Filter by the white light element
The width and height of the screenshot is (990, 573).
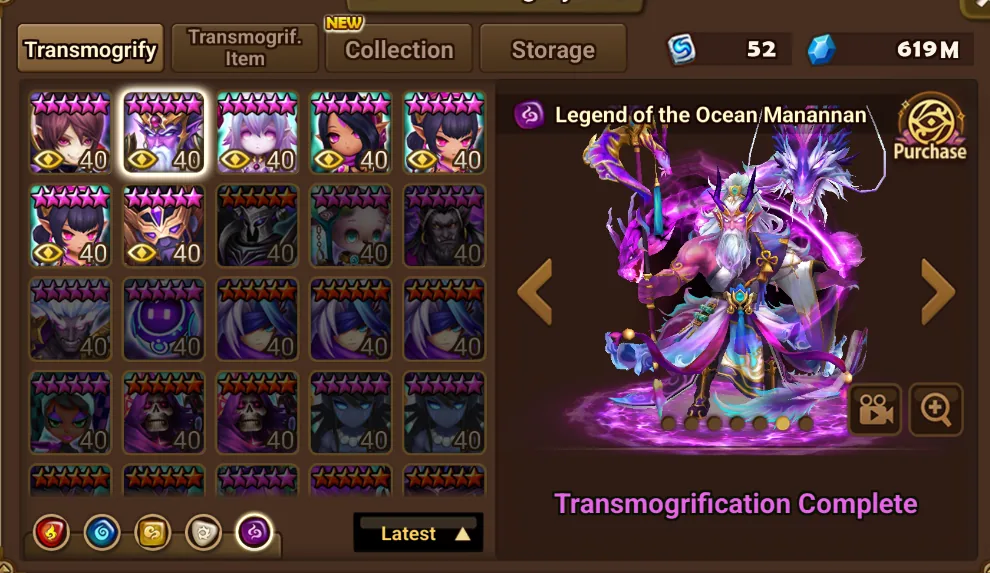(205, 533)
